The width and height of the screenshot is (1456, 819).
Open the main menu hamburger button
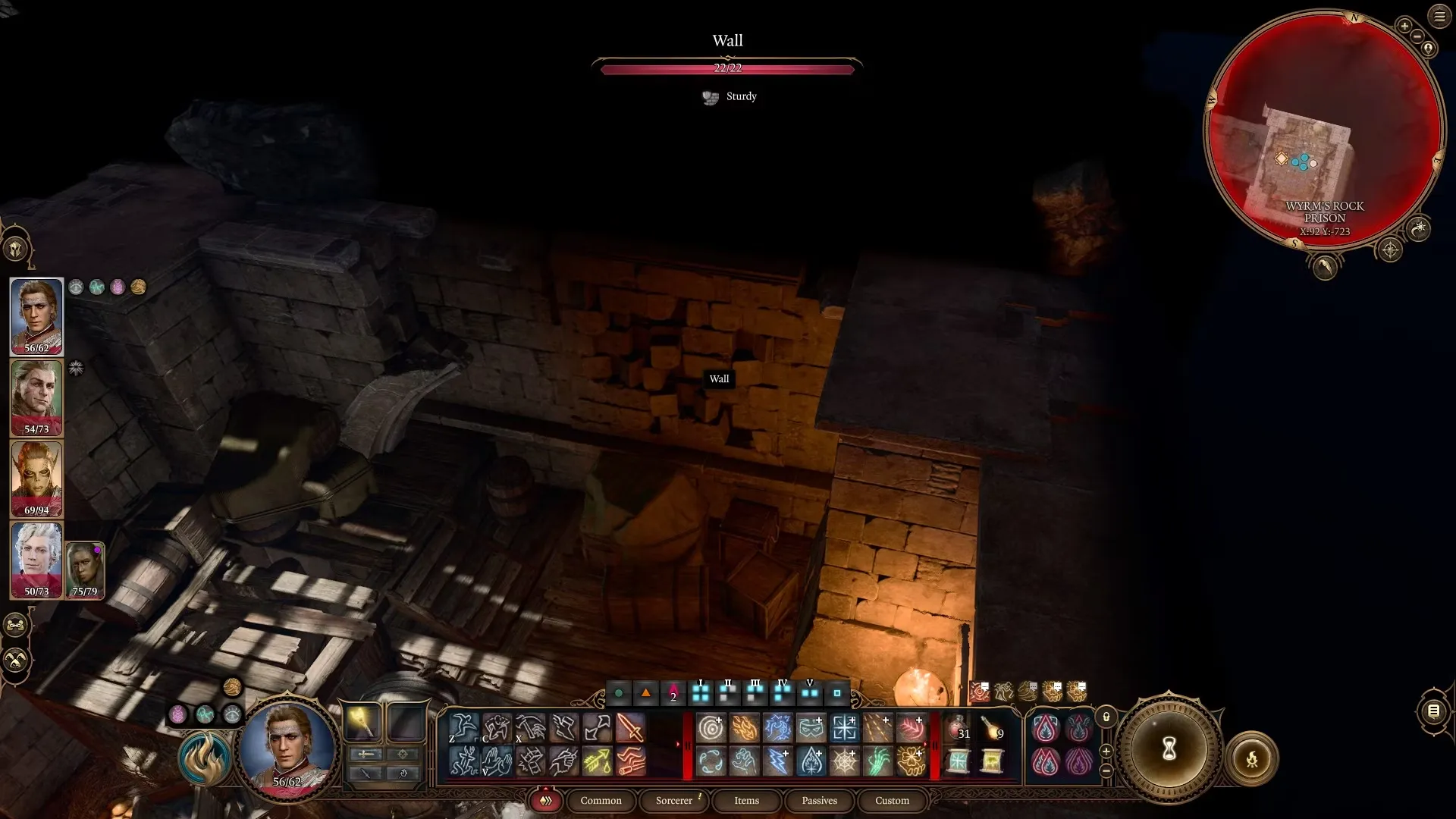pos(1439,16)
